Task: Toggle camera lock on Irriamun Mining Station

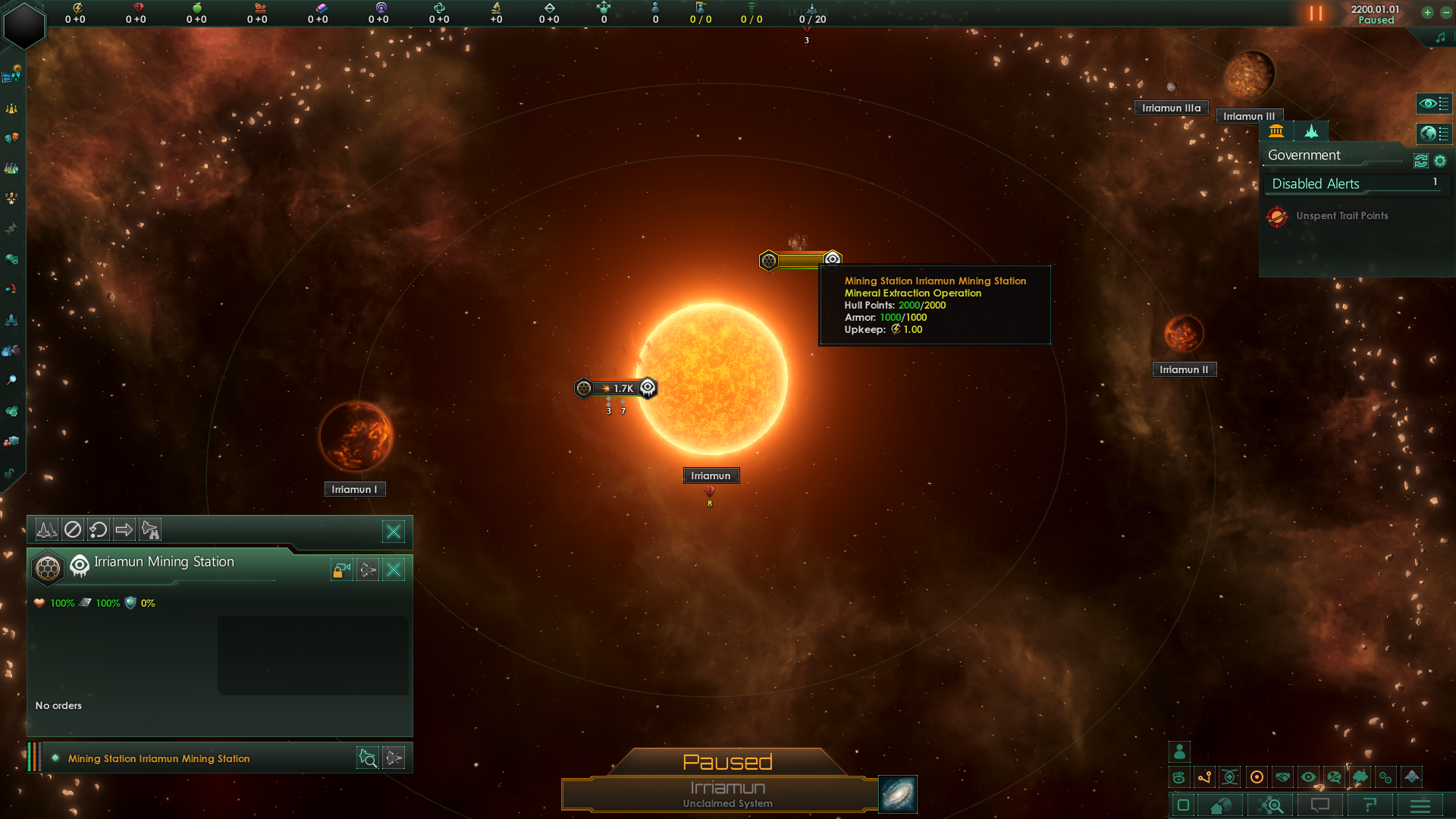Action: 340,570
